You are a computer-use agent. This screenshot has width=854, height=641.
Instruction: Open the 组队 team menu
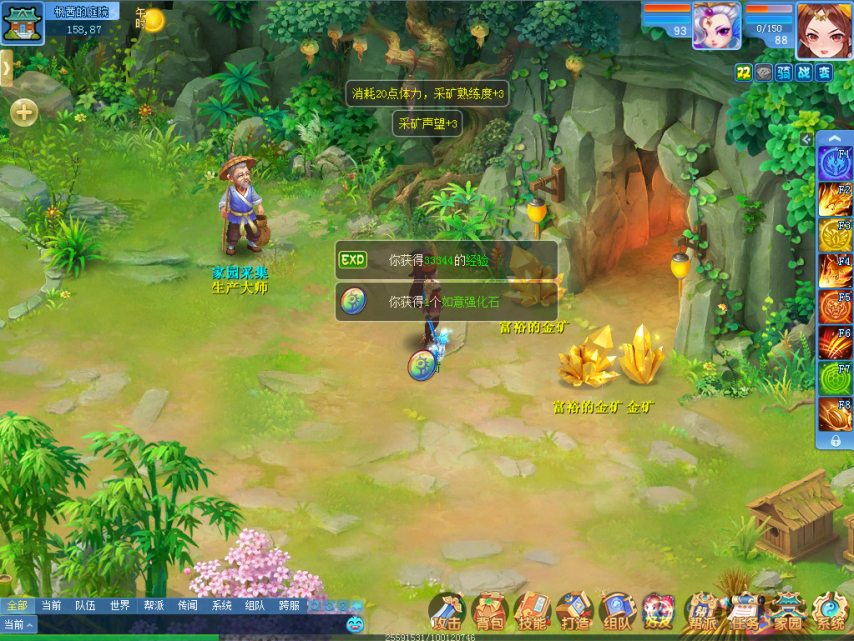617,611
